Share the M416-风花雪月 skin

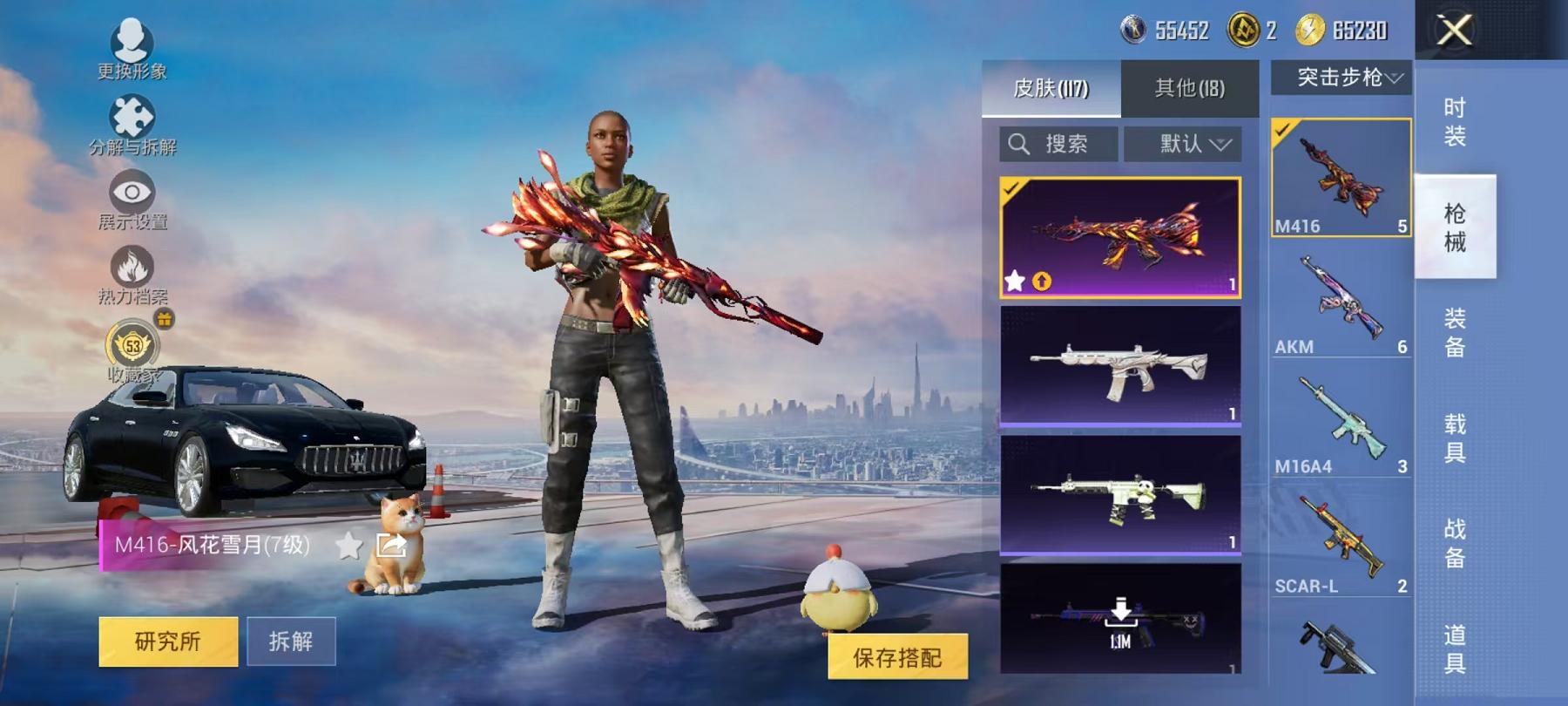pyautogui.click(x=390, y=544)
